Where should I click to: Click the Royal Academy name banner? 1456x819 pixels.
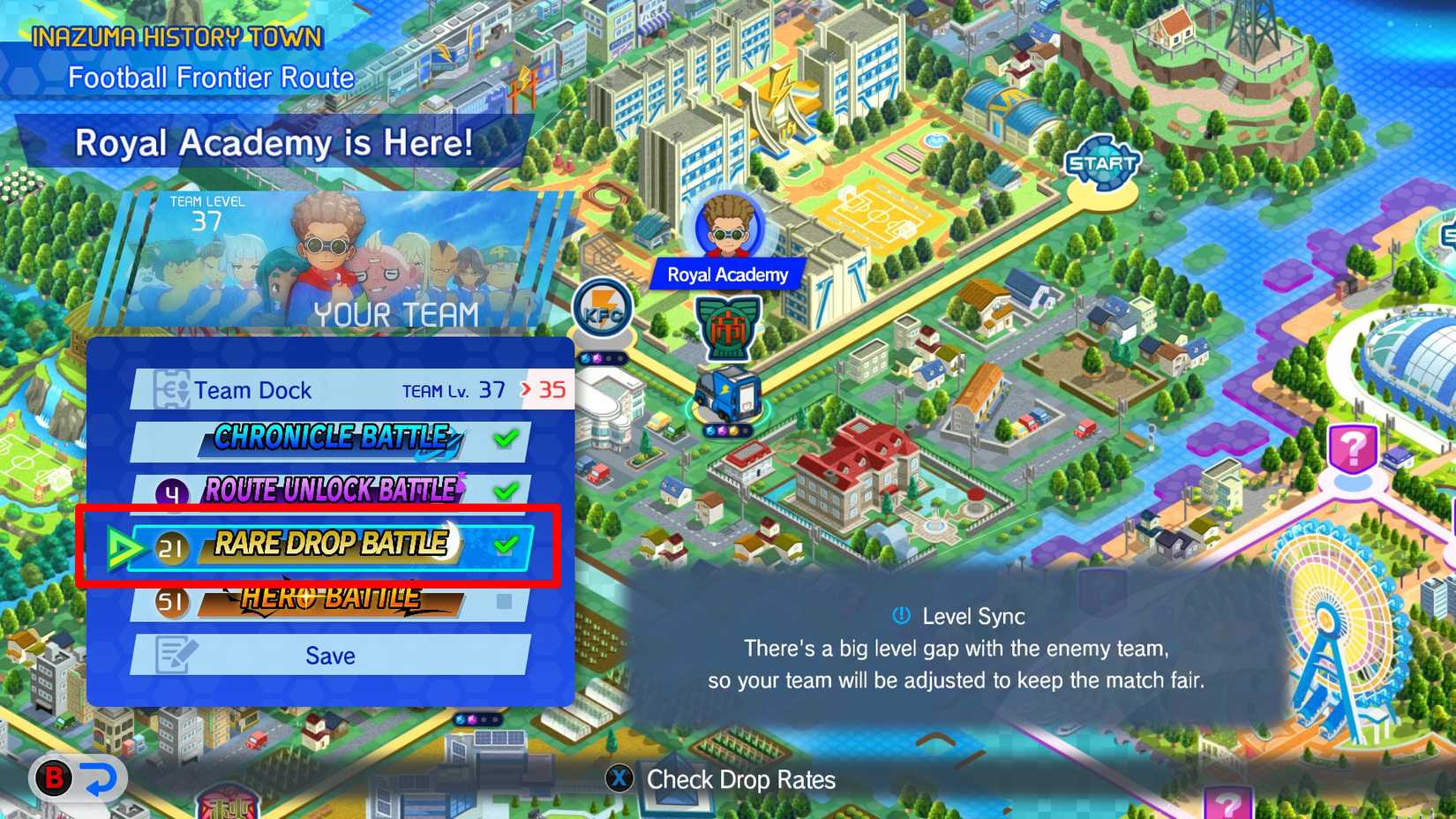(x=725, y=274)
